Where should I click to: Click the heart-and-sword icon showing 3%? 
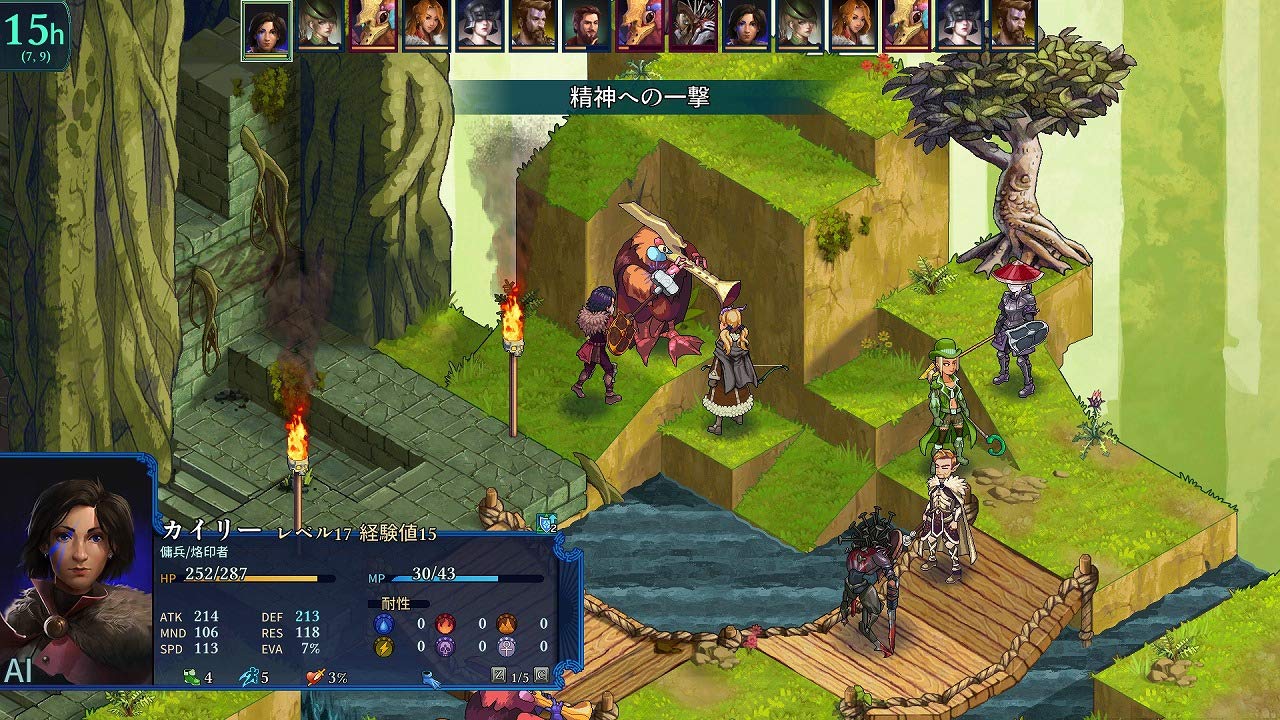click(x=313, y=677)
